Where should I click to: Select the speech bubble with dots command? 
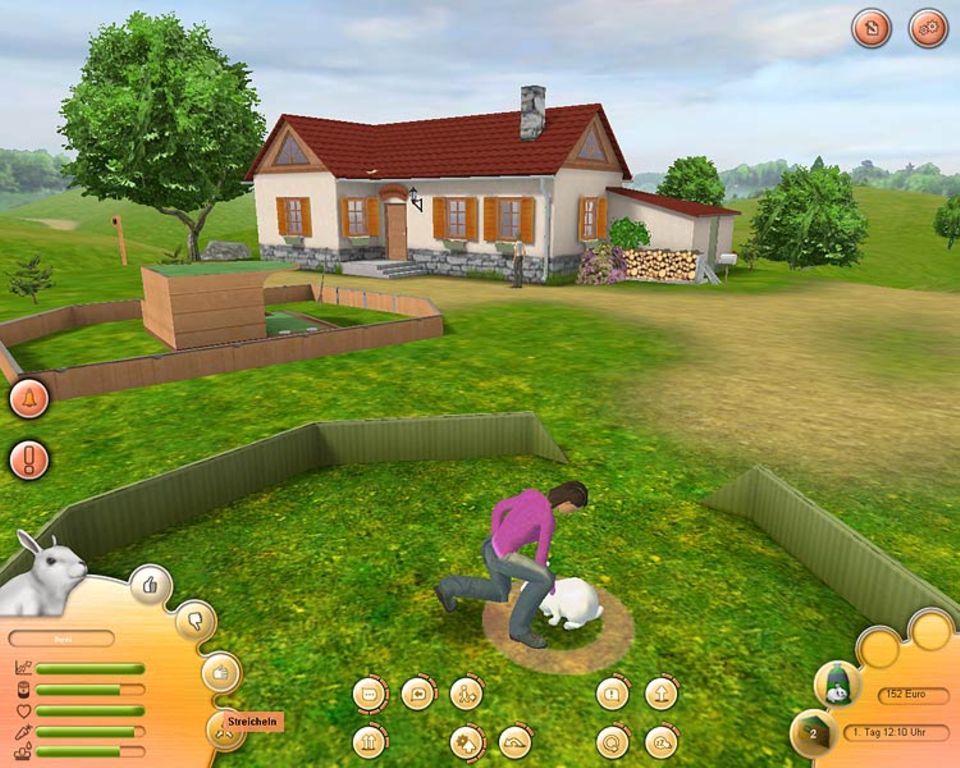[x=370, y=694]
